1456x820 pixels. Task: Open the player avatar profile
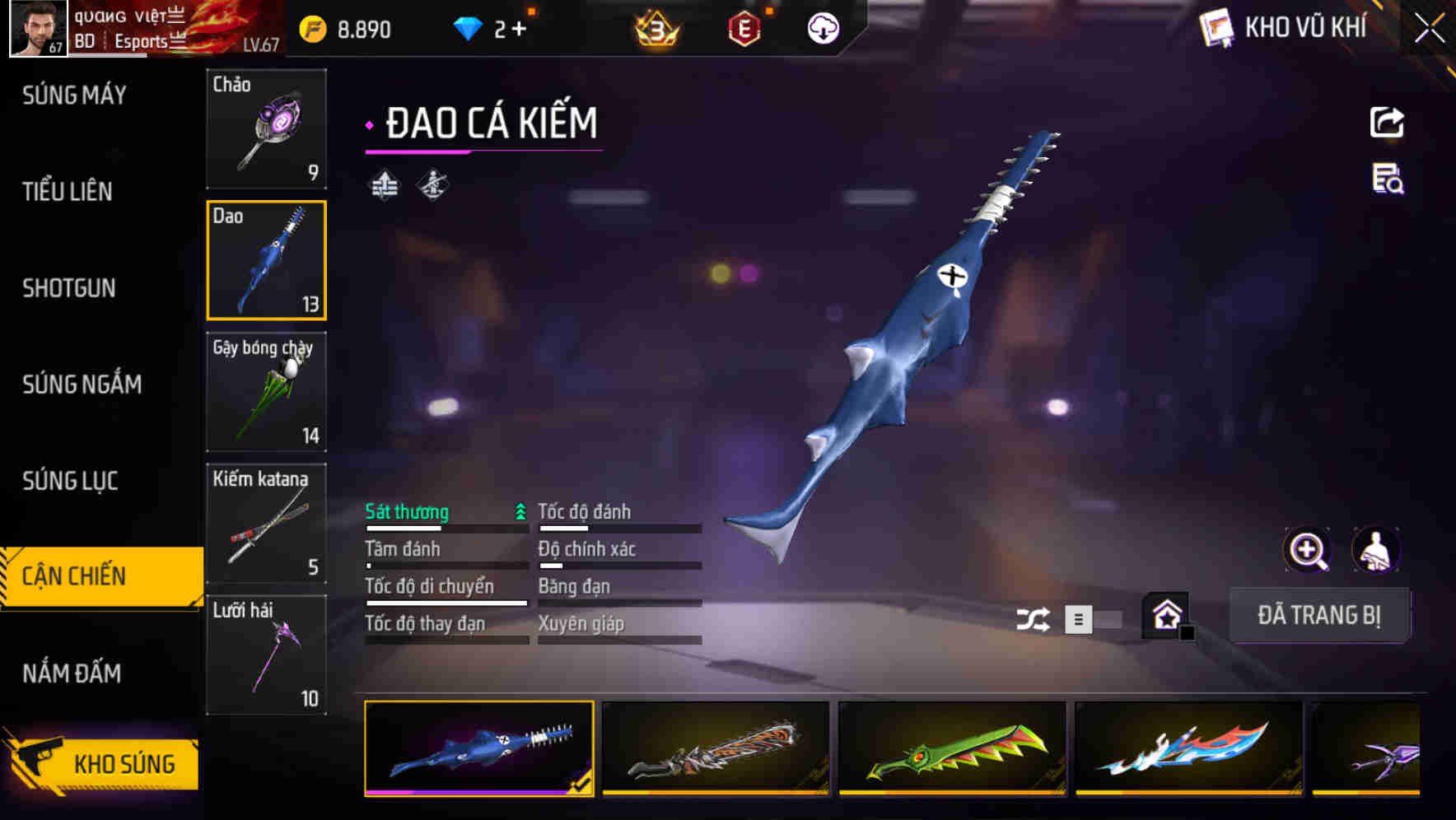[x=36, y=27]
